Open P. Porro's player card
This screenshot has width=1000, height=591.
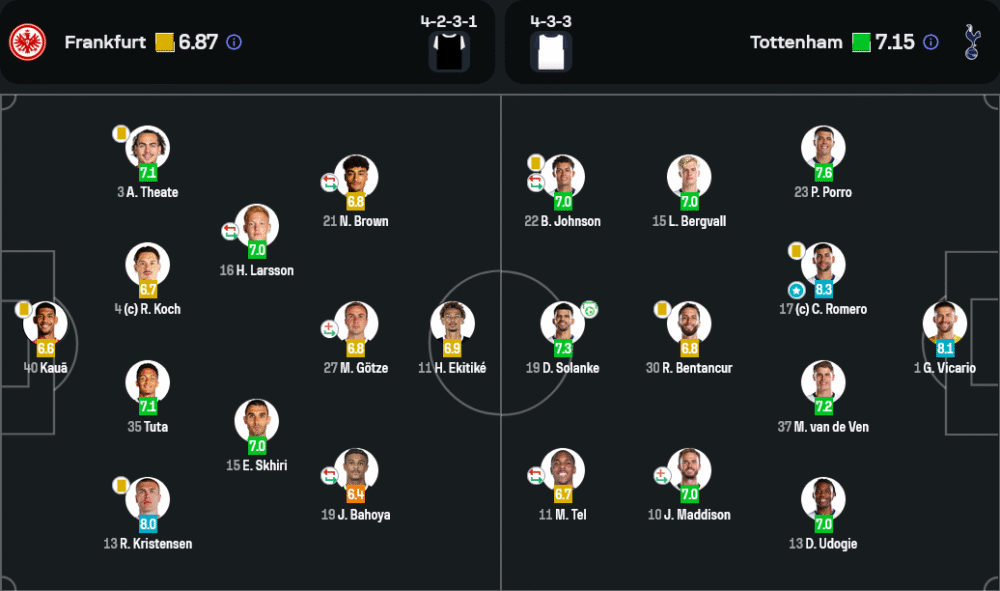823,147
